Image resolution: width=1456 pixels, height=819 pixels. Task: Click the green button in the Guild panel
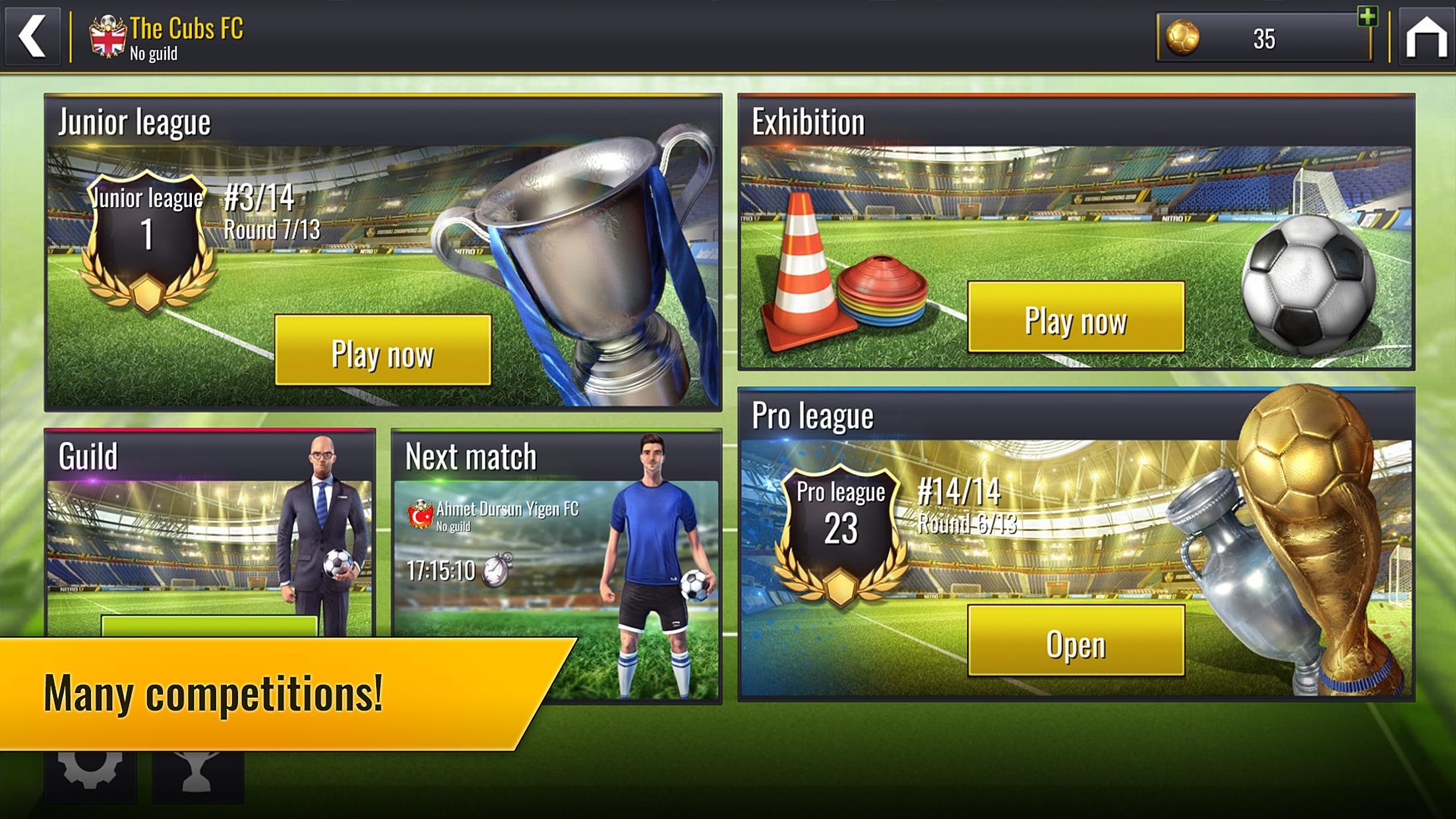(209, 626)
